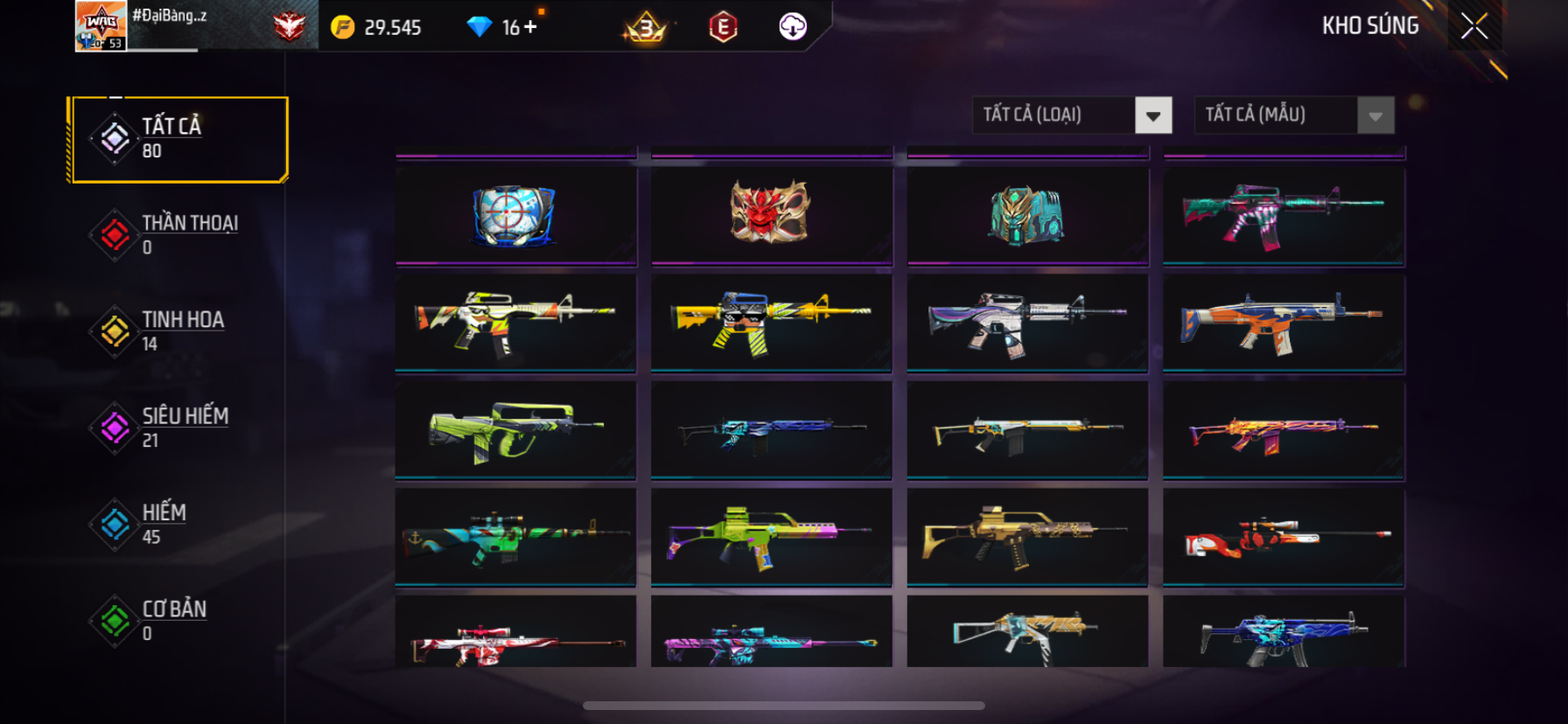This screenshot has width=1568, height=724.
Task: Pick the teal and pink M4A1 skin
Action: point(1284,214)
